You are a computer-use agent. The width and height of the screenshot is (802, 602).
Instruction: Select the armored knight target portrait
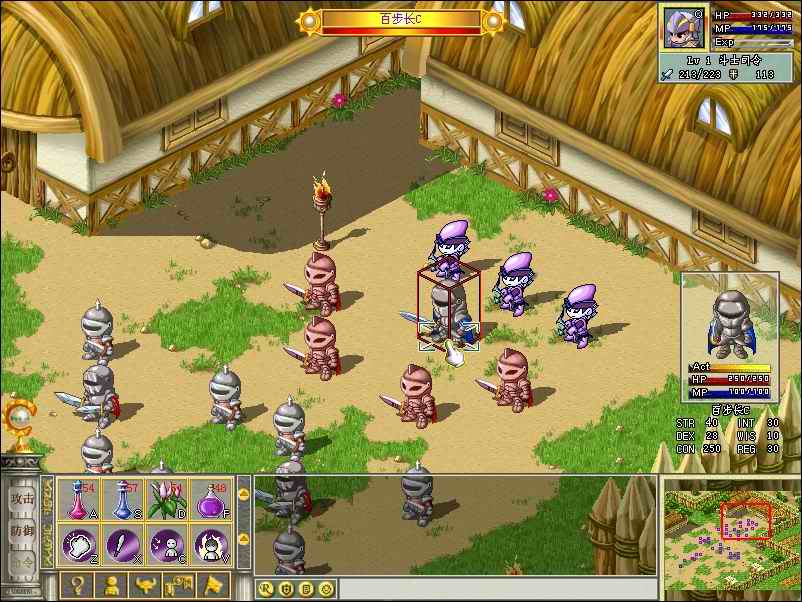[x=730, y=320]
